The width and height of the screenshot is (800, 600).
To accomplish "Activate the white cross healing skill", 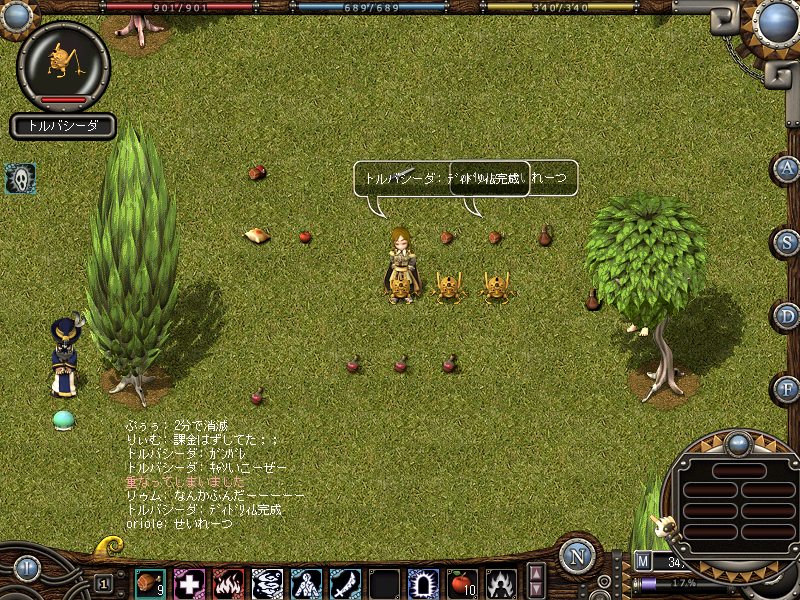I will point(189,583).
